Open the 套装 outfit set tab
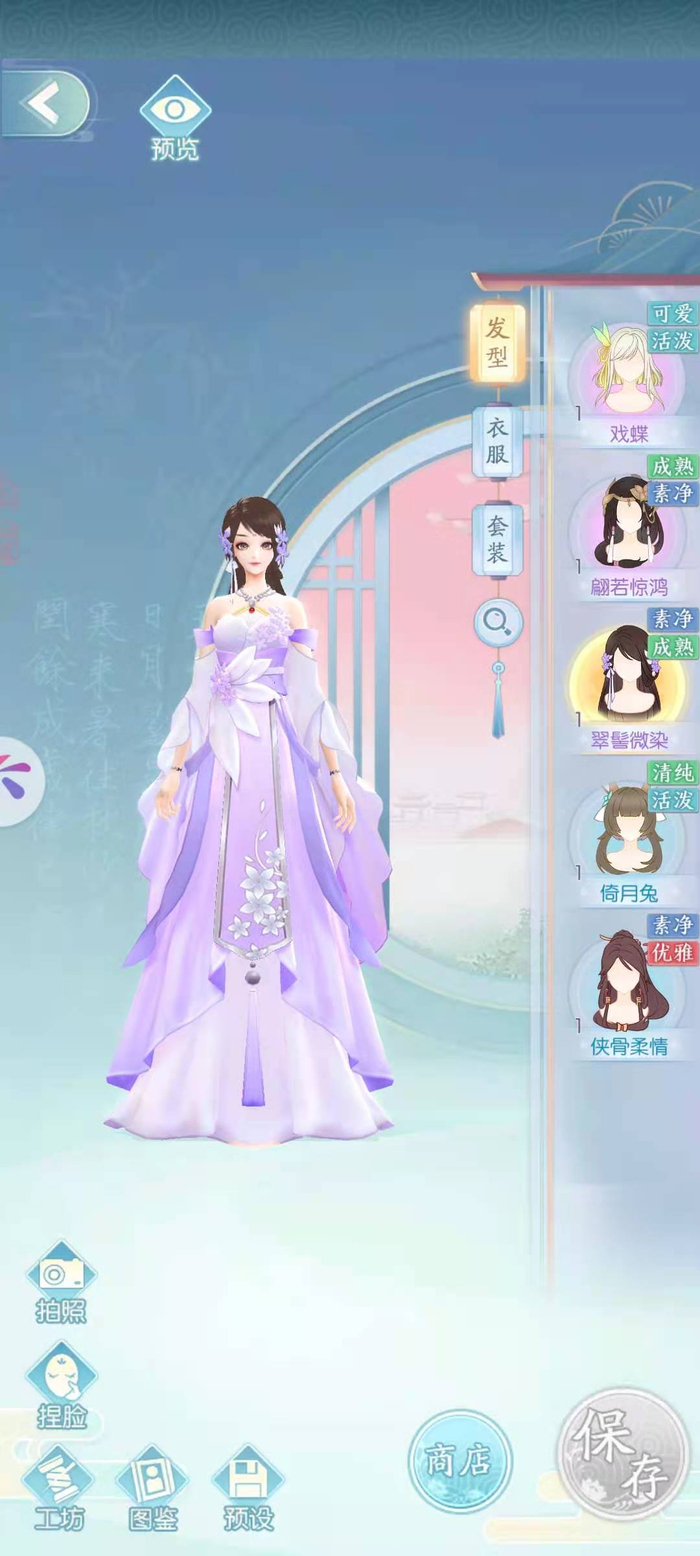The height and width of the screenshot is (1556, 700). [x=497, y=540]
